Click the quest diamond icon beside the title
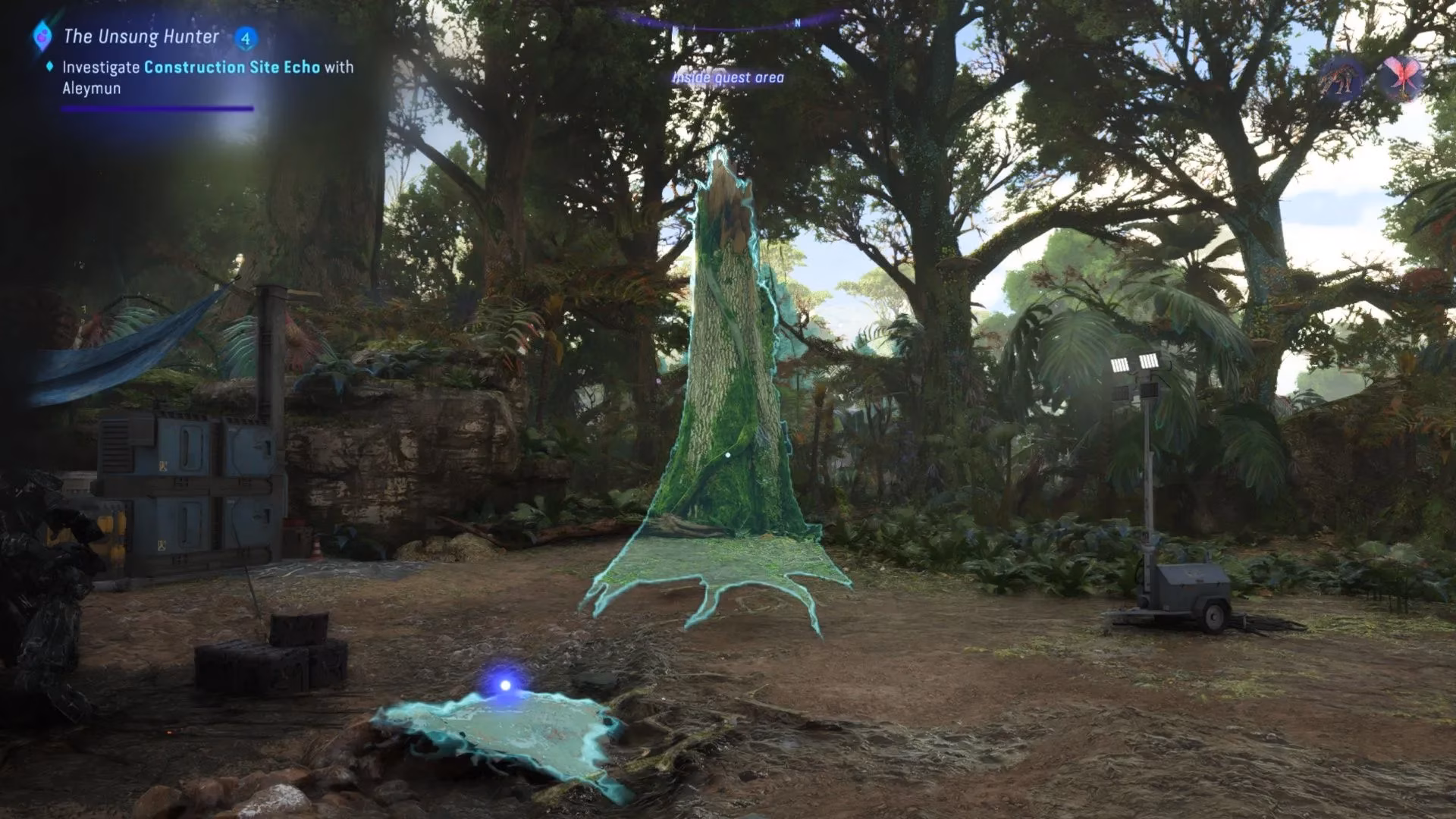Viewport: 1456px width, 819px height. (42, 36)
